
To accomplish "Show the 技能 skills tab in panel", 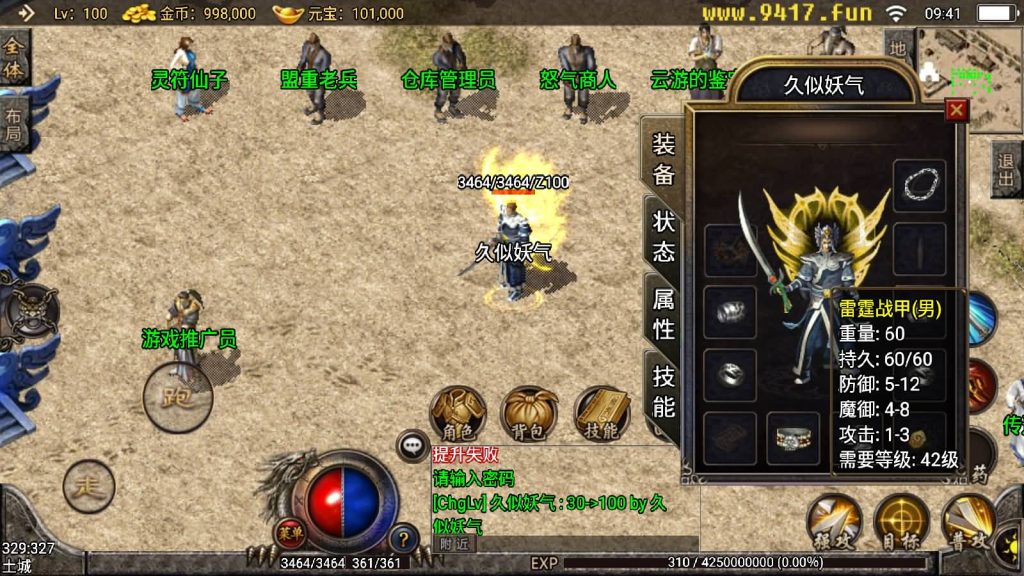I will pyautogui.click(x=663, y=390).
